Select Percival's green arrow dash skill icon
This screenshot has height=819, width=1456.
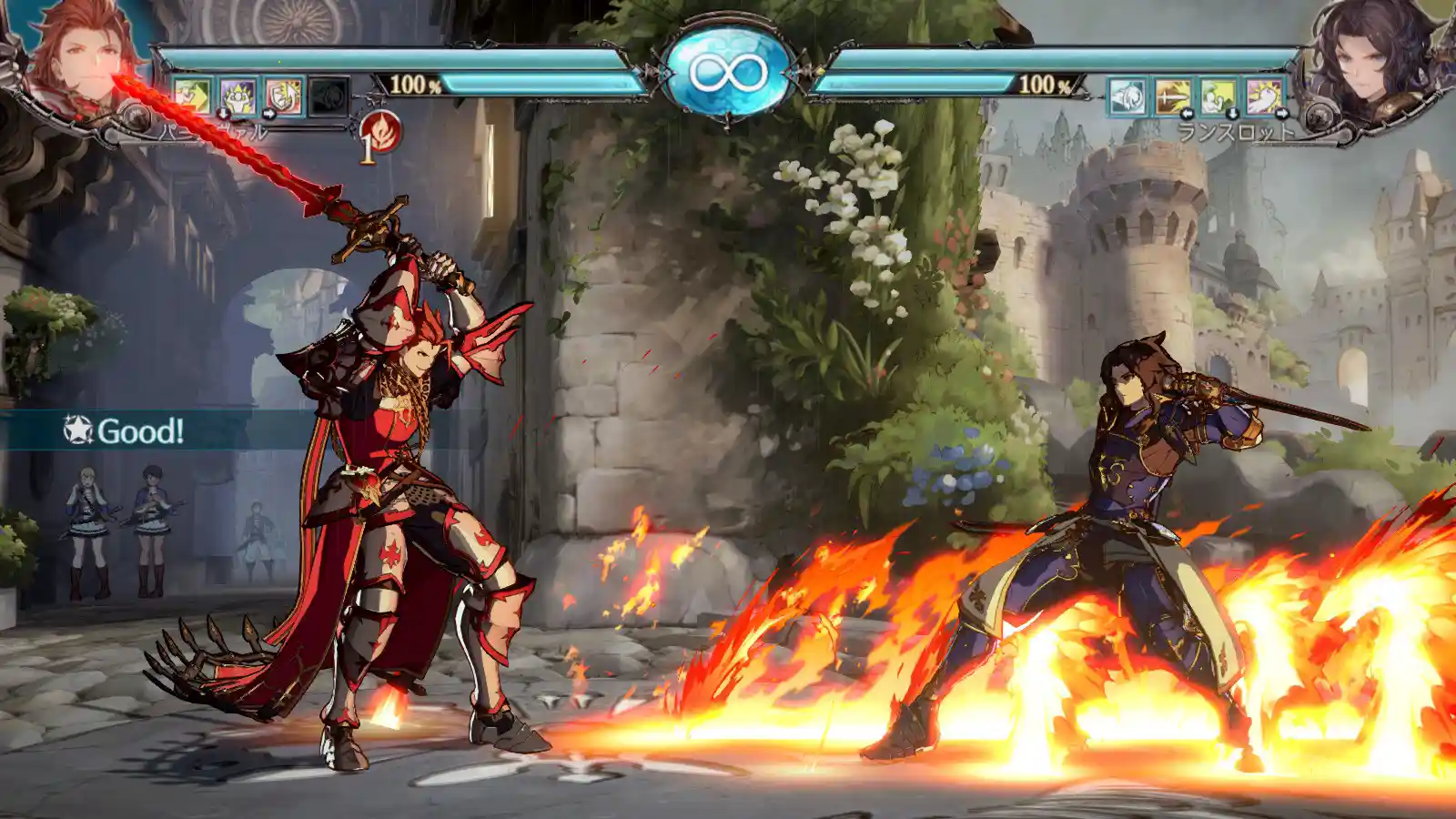[192, 96]
